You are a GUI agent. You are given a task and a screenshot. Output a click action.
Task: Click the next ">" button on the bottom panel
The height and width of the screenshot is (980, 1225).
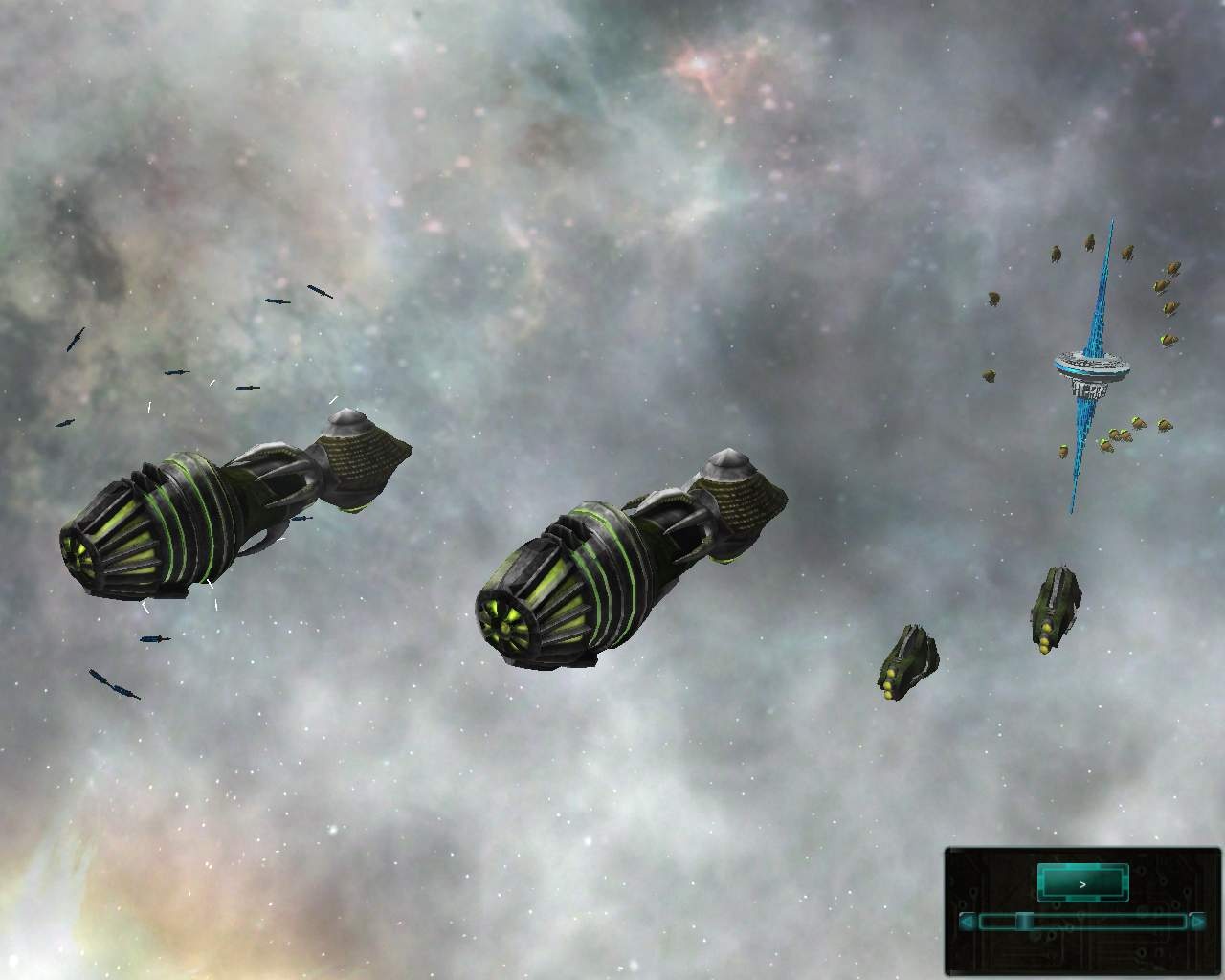[1082, 884]
